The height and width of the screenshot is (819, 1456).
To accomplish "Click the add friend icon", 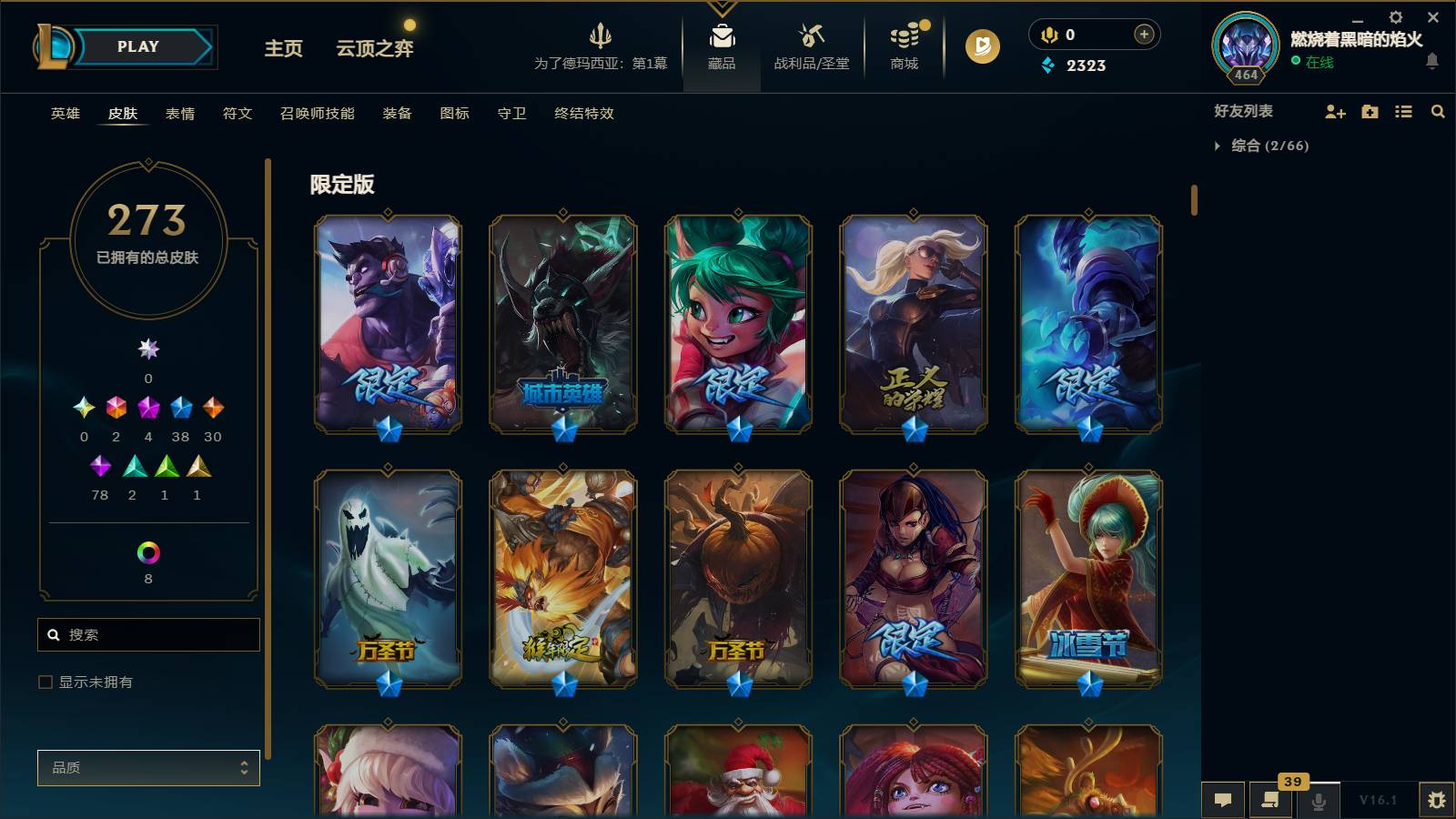I will click(x=1334, y=112).
